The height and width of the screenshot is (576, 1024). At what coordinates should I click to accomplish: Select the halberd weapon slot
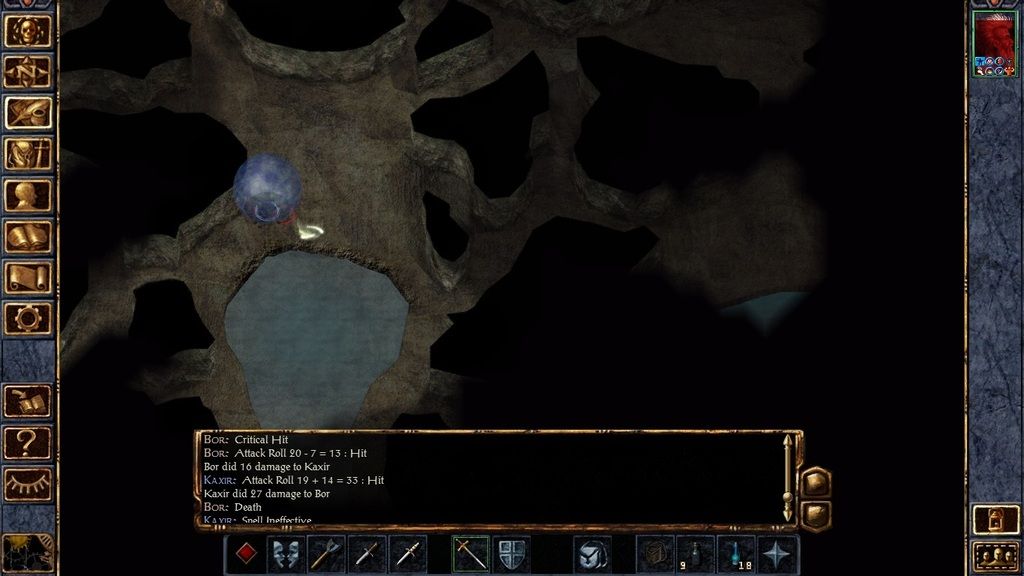pyautogui.click(x=327, y=554)
